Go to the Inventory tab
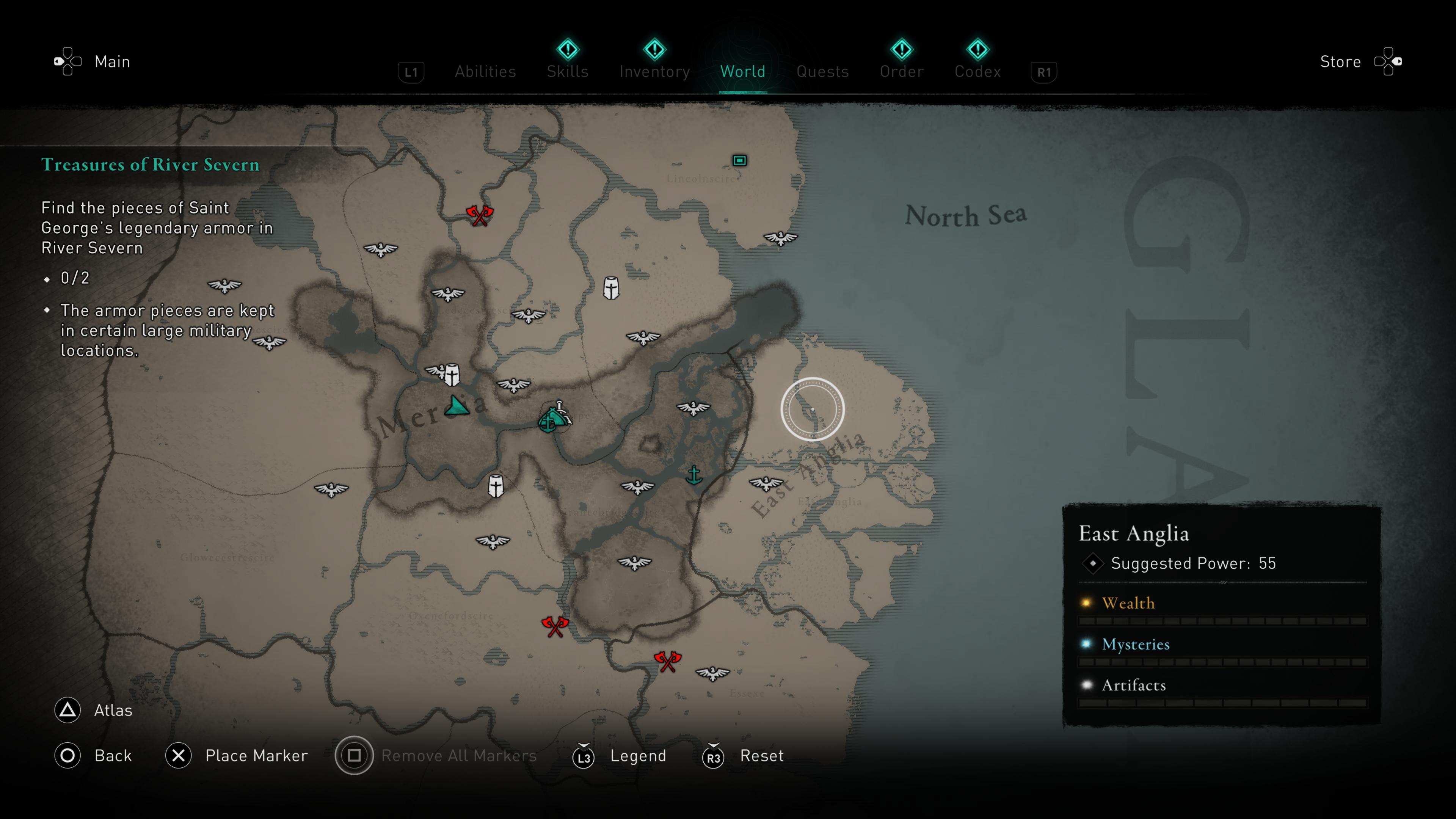The image size is (1456, 819). tap(654, 72)
